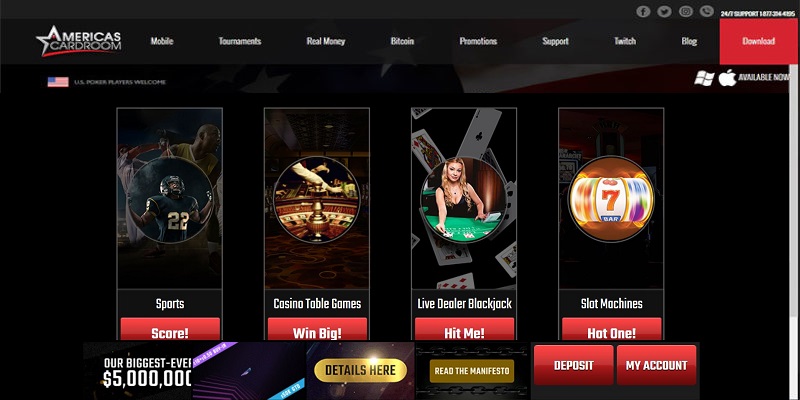The image size is (800, 400).
Task: Hit the Score! button under Sports
Action: pos(169,331)
